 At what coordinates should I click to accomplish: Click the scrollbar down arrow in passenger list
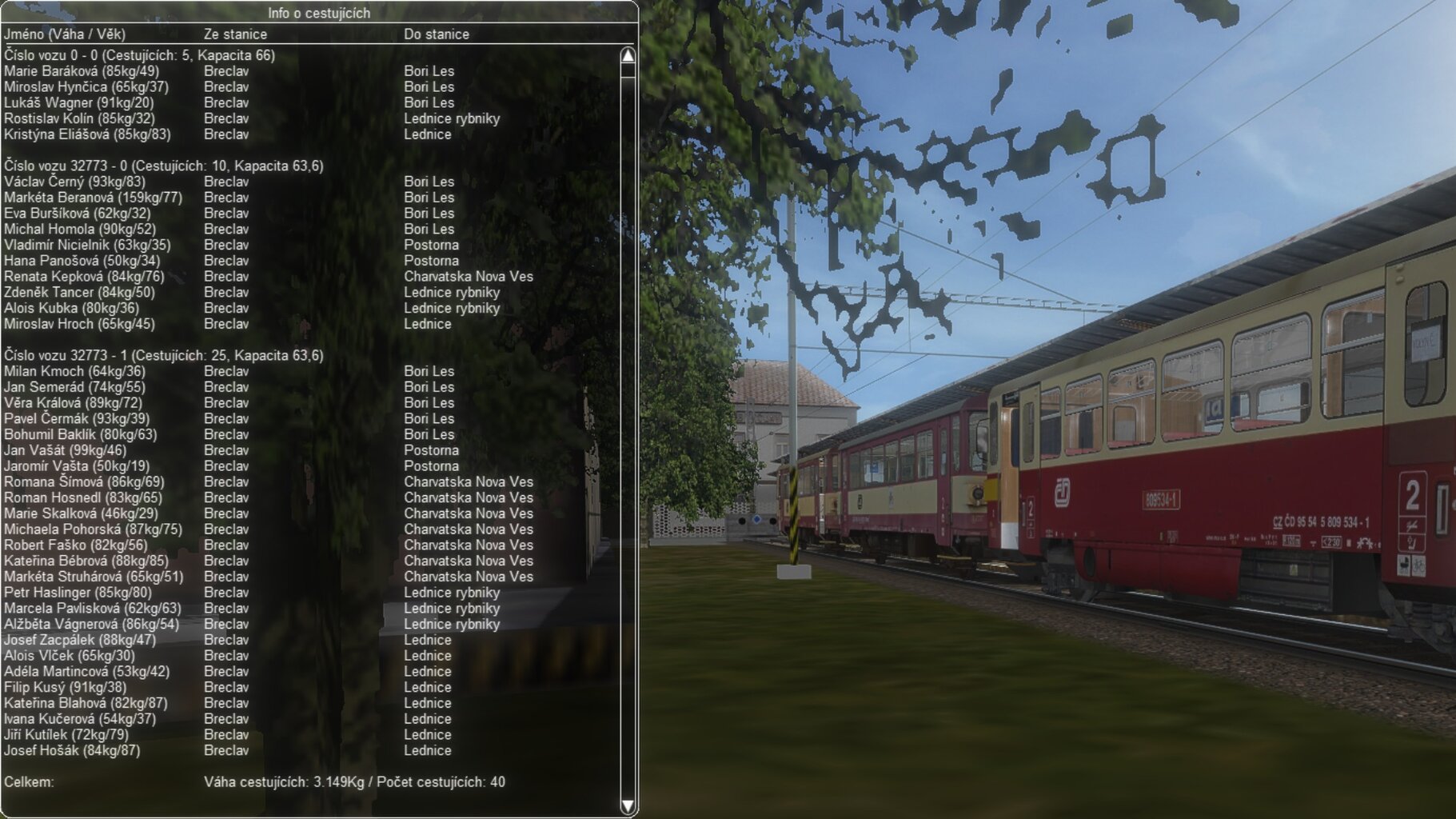[628, 805]
